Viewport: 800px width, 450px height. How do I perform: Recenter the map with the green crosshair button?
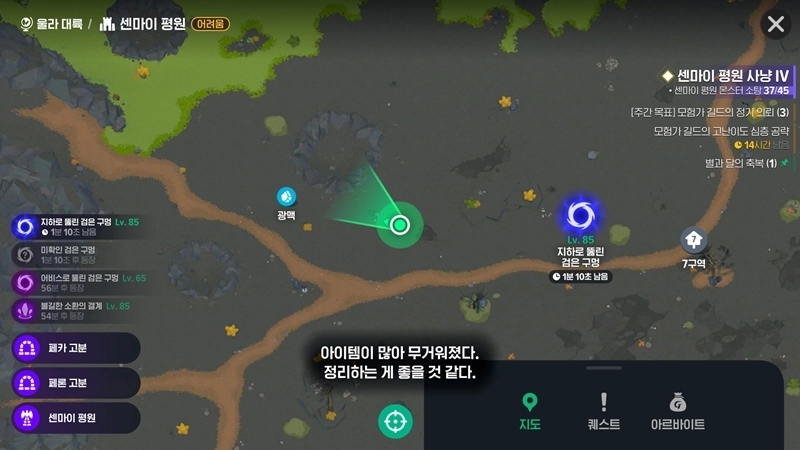(x=395, y=421)
